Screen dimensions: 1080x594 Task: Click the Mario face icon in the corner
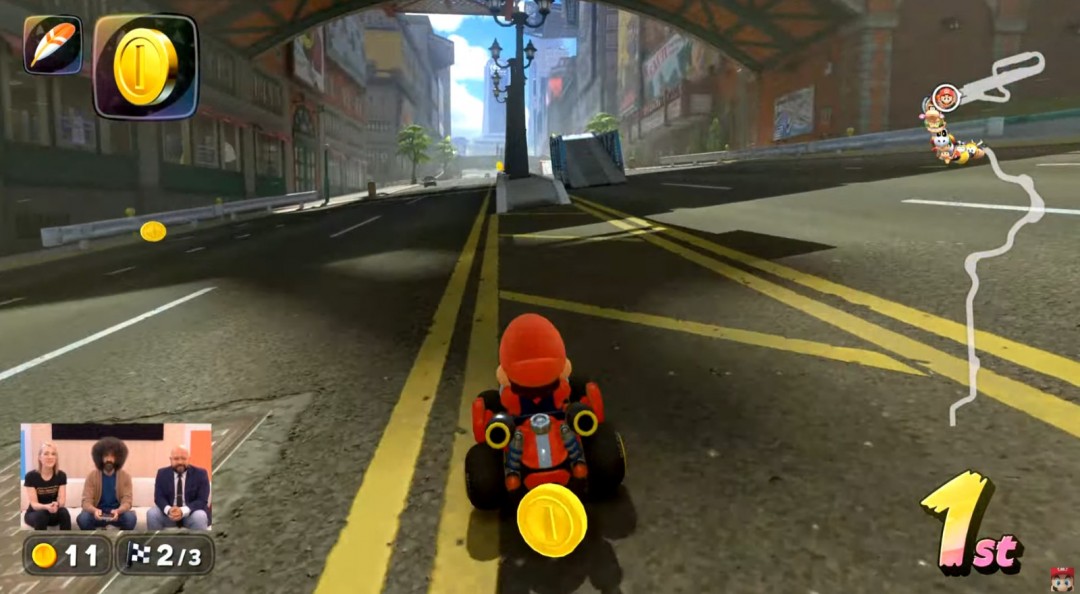(1061, 578)
